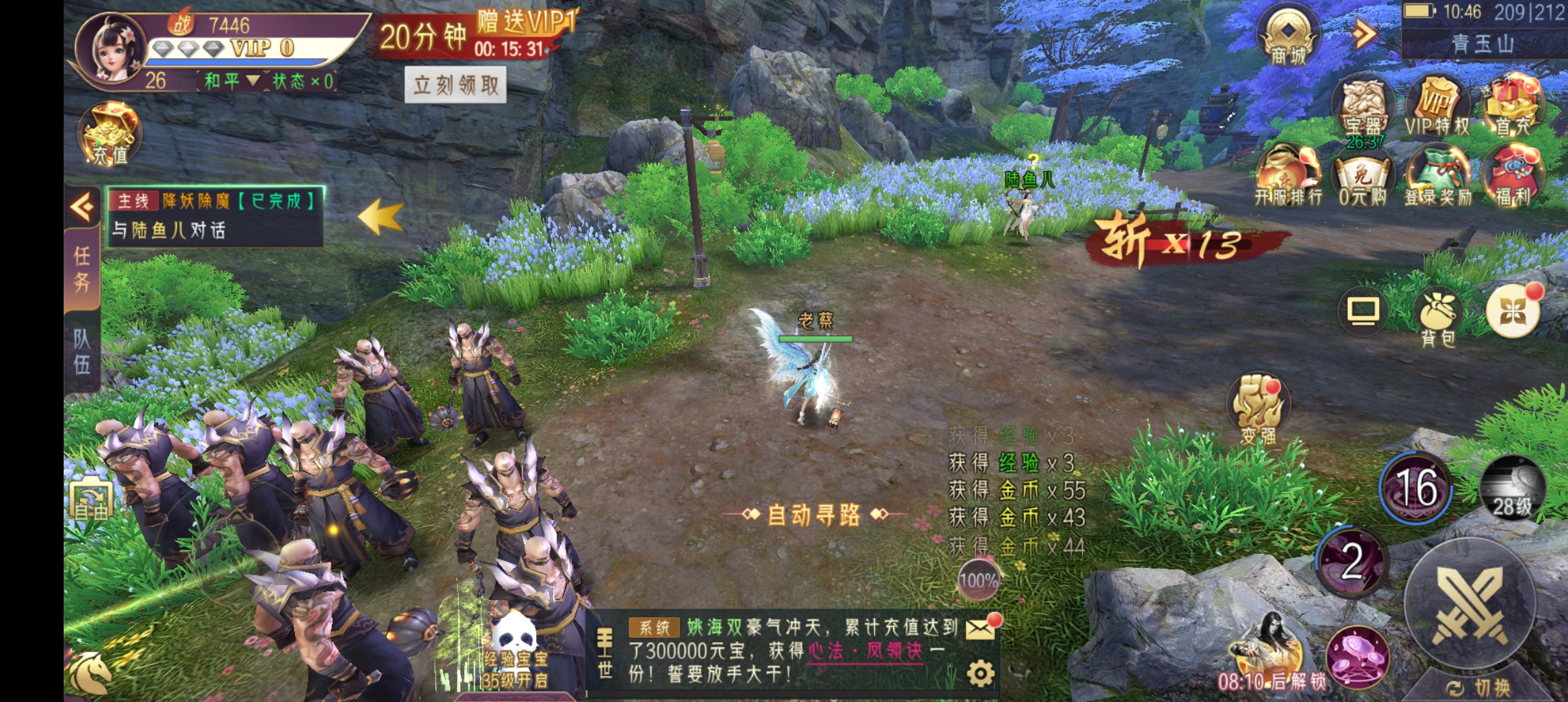Open chat settings gear icon

pyautogui.click(x=980, y=673)
